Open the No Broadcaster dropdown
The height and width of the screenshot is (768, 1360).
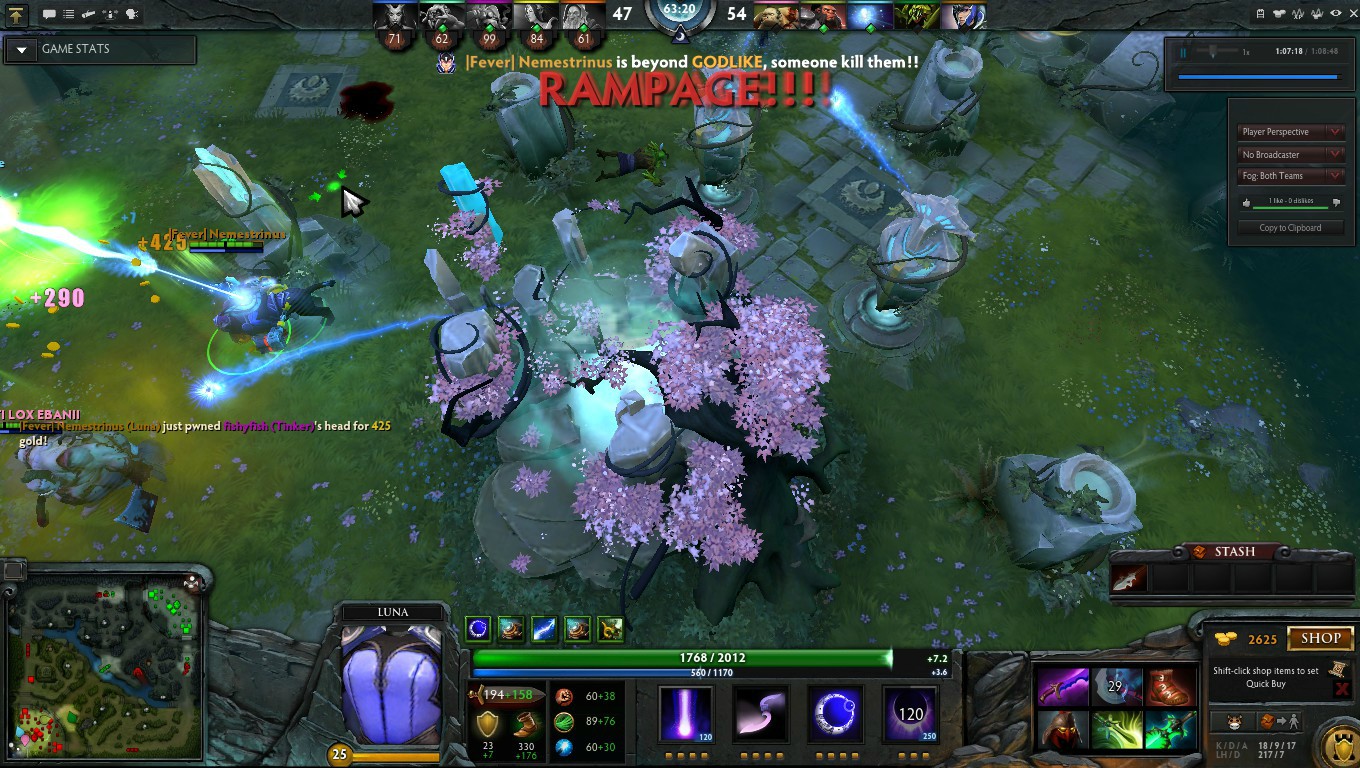[x=1290, y=155]
